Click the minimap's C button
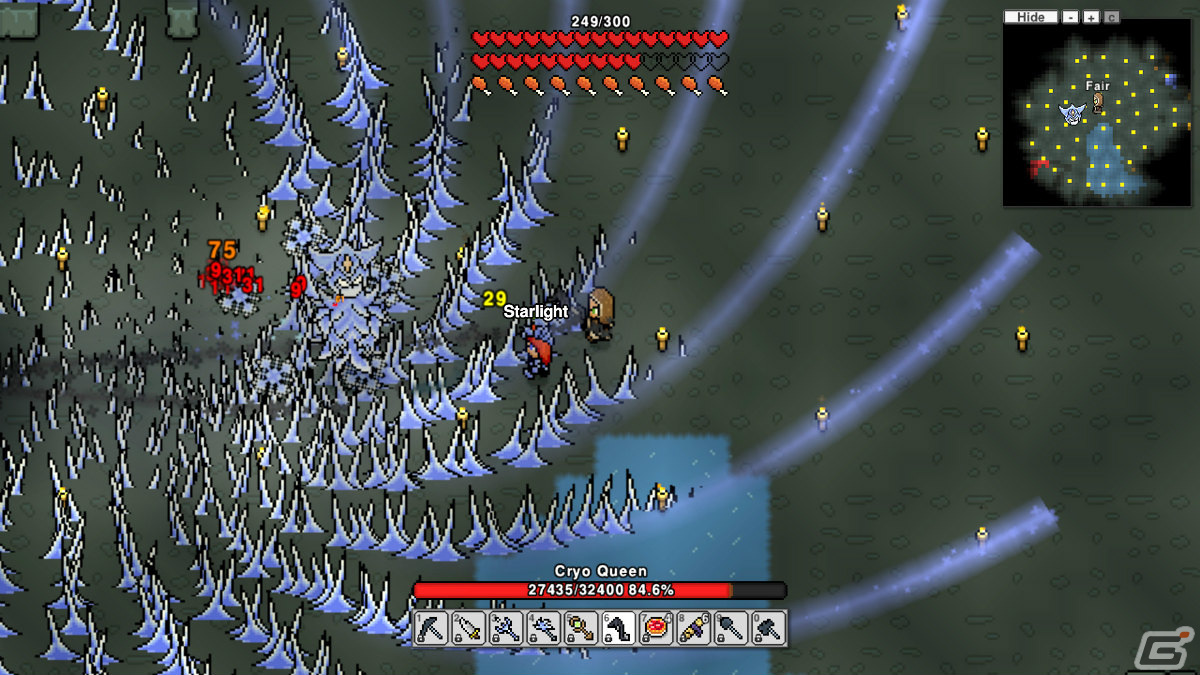 pyautogui.click(x=1112, y=17)
